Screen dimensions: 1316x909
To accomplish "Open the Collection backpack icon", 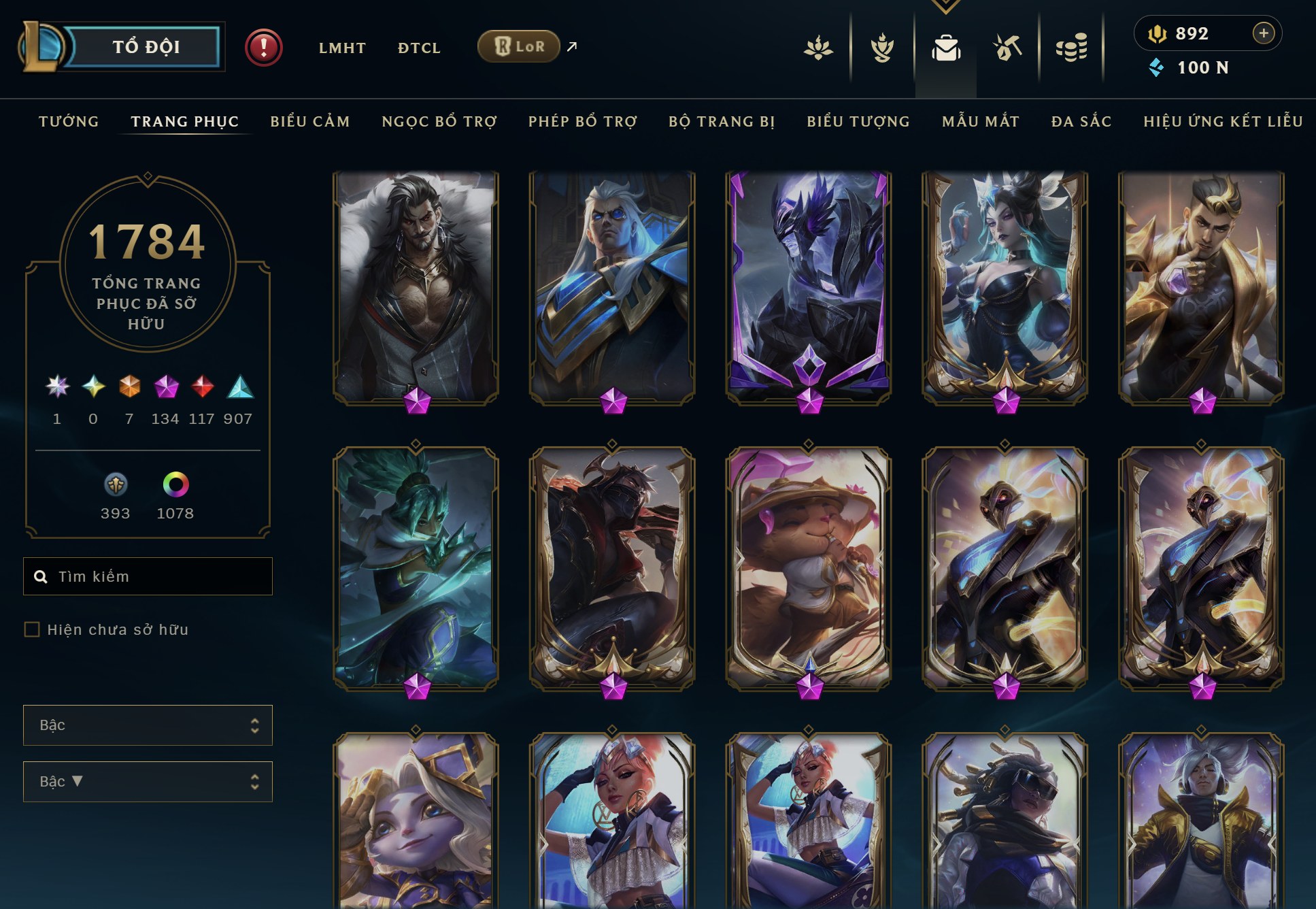I will (x=948, y=48).
